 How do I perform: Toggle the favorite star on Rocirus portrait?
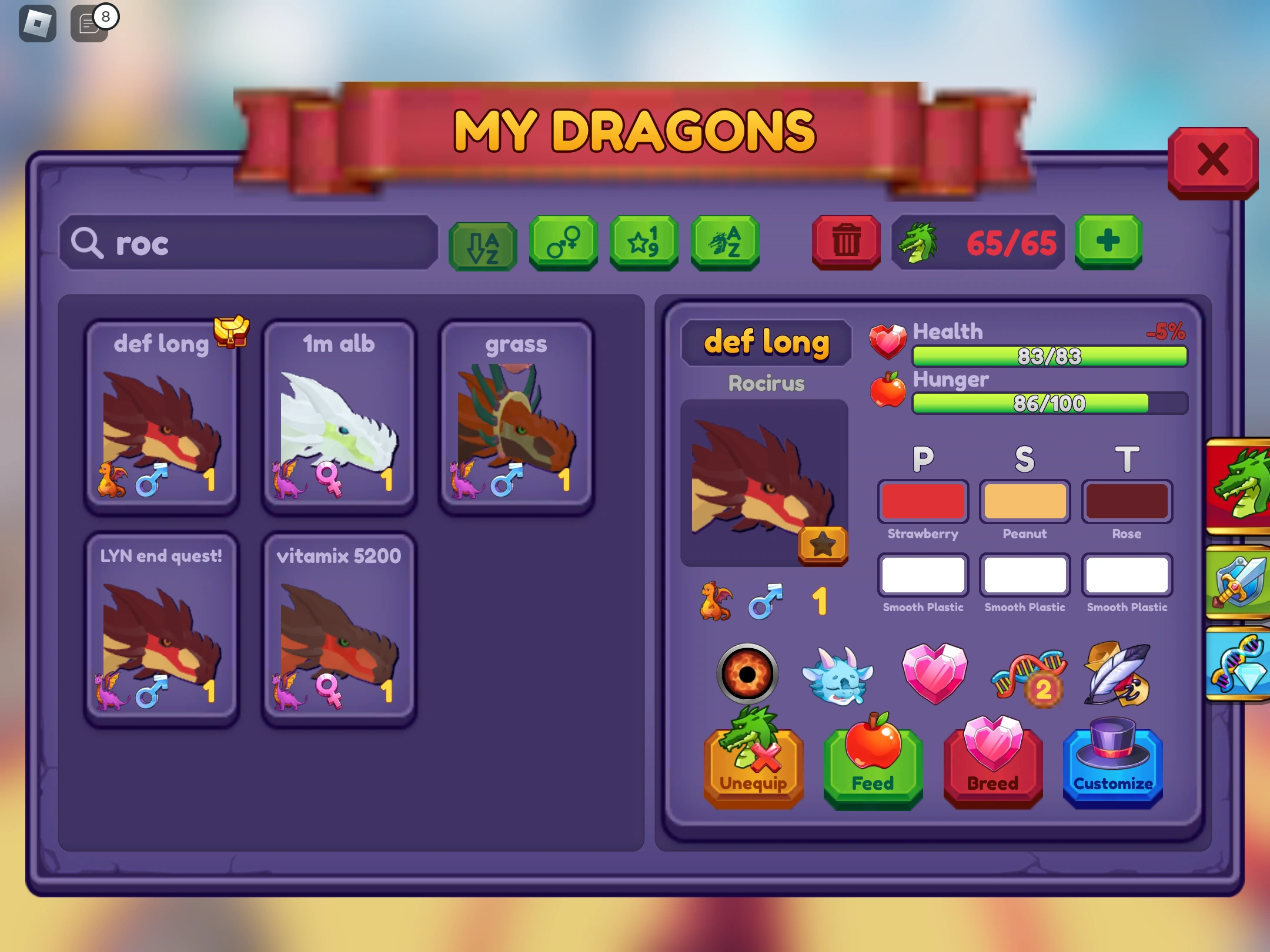pos(823,546)
